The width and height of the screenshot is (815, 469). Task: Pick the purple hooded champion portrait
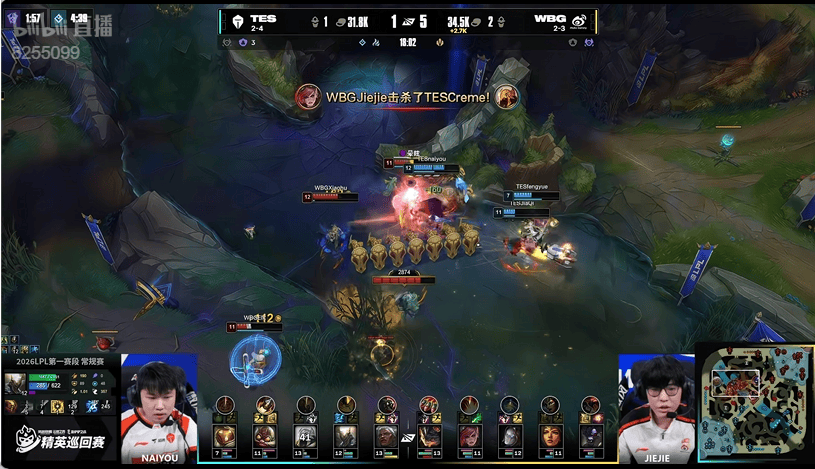coord(591,437)
